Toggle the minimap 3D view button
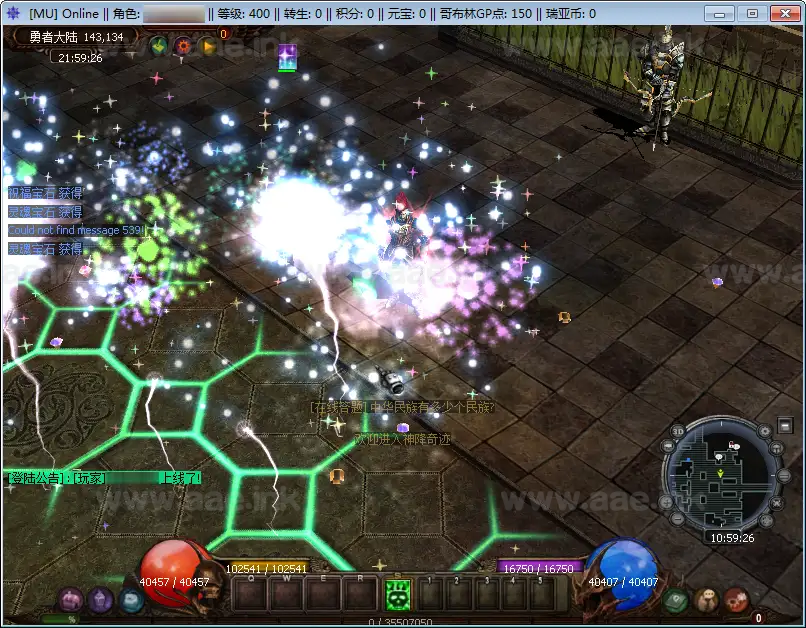This screenshot has width=806, height=628. click(678, 432)
